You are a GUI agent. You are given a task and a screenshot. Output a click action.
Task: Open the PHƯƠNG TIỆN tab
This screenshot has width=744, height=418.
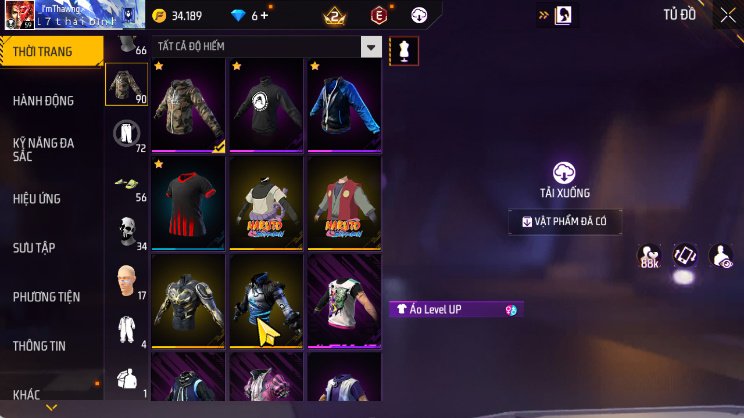coord(46,296)
